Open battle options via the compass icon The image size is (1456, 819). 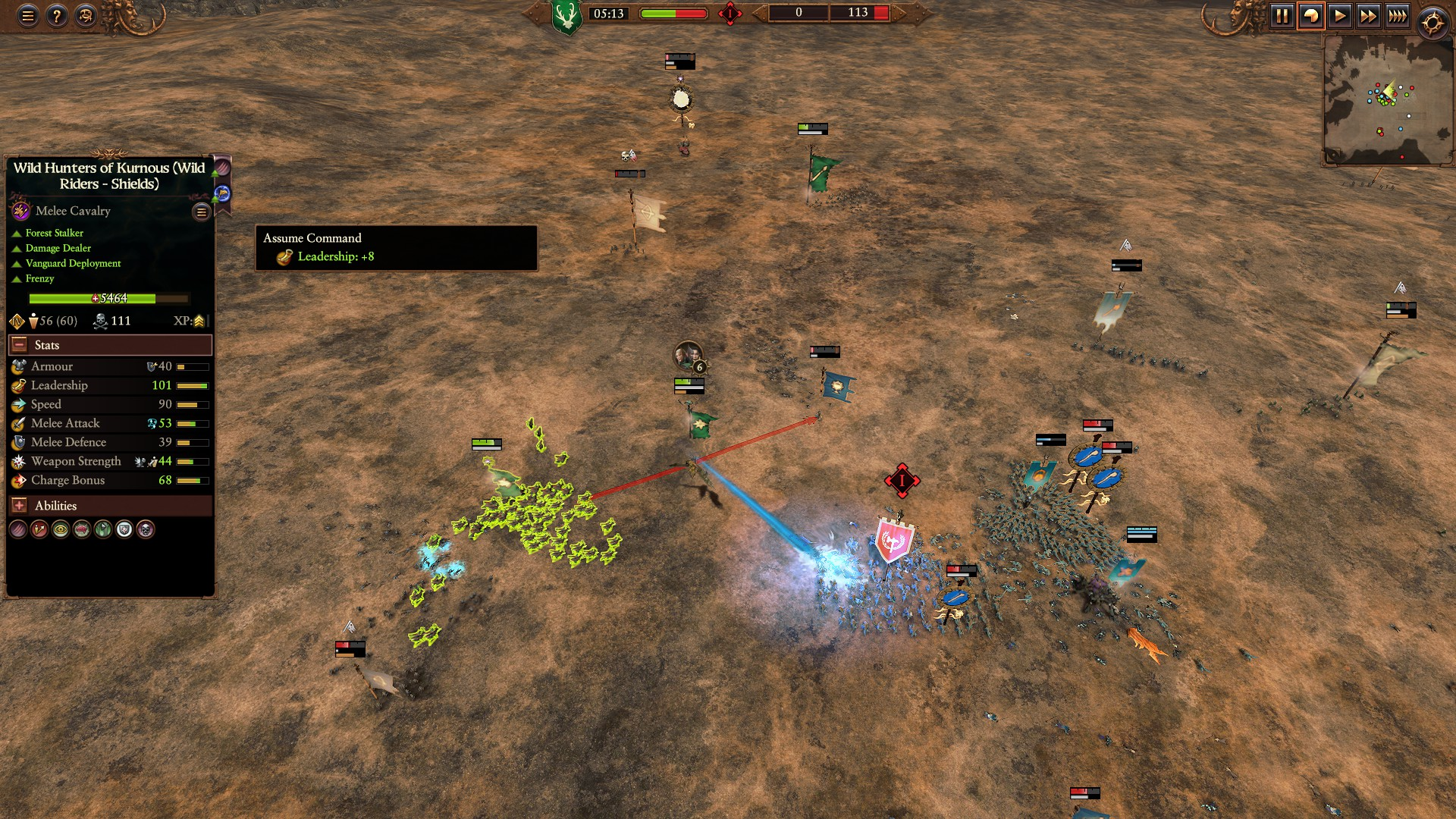(1432, 21)
